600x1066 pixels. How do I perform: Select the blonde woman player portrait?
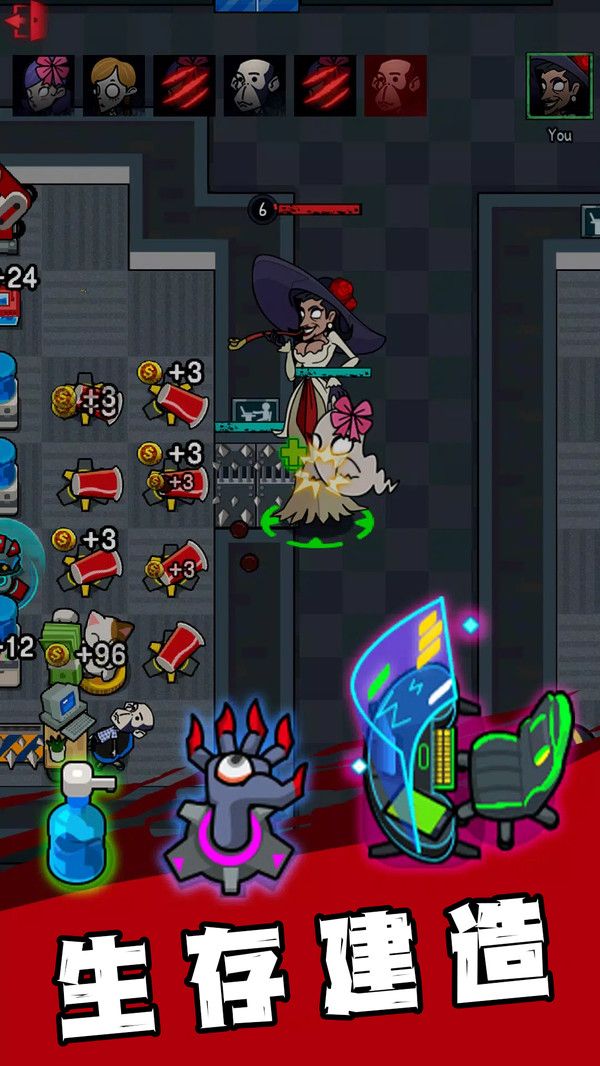coord(114,85)
